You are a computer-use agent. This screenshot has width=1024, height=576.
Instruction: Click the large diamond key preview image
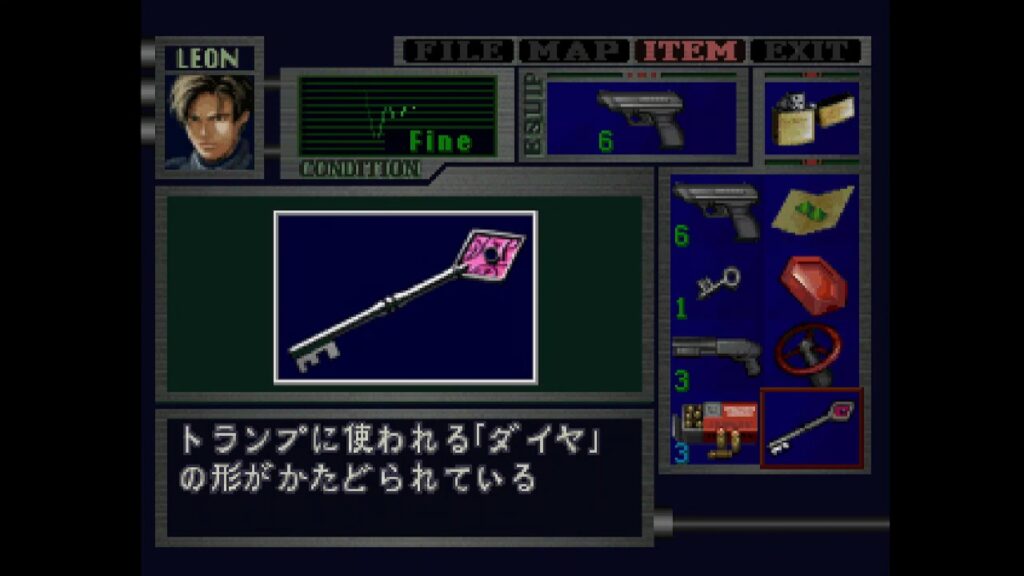pos(405,297)
